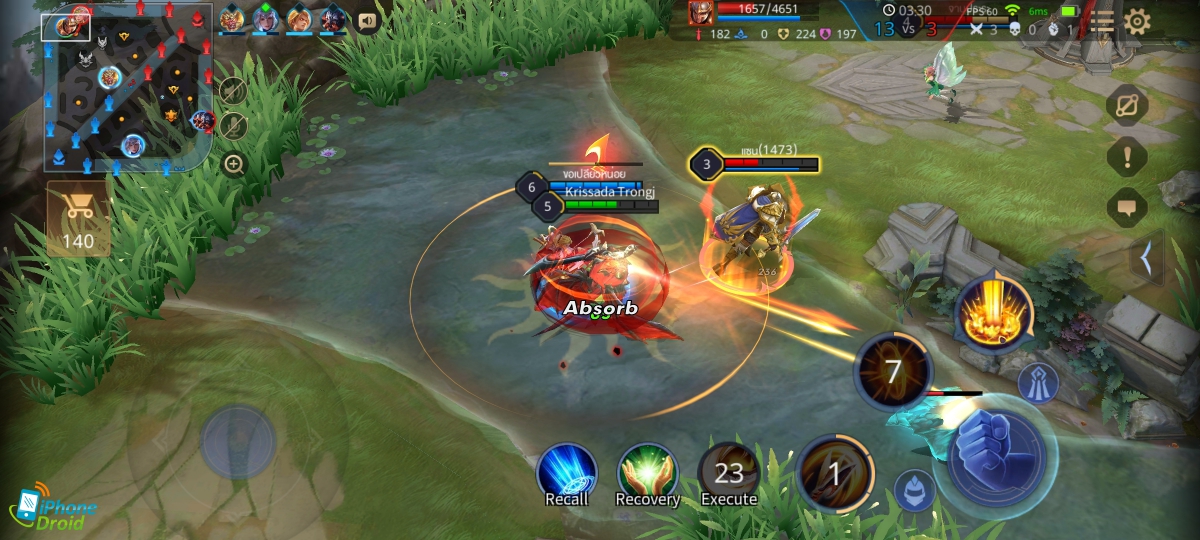Zoom the minimap with the magnifier button

coord(234,164)
